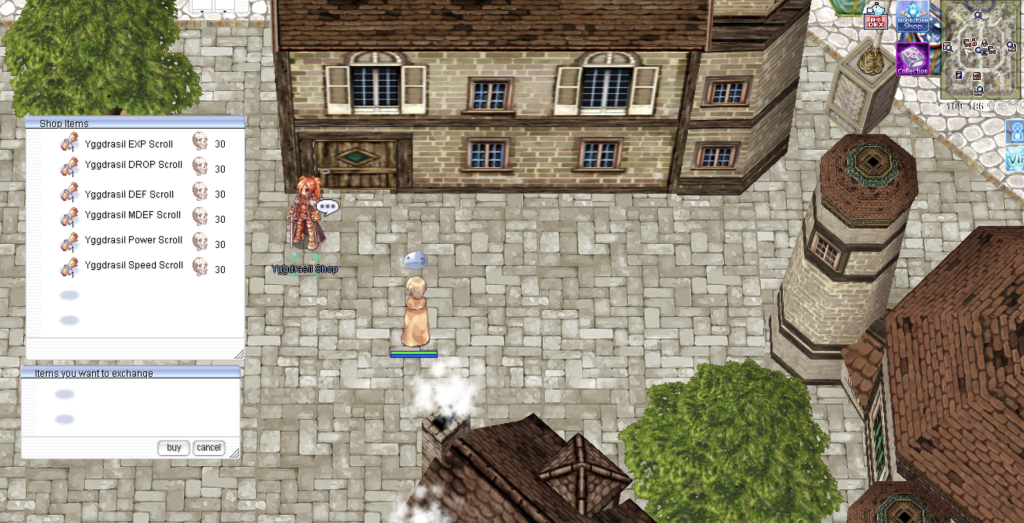Image resolution: width=1024 pixels, height=523 pixels.
Task: Select the Yggdrasil EXP Scroll shop item
Action: 129,144
